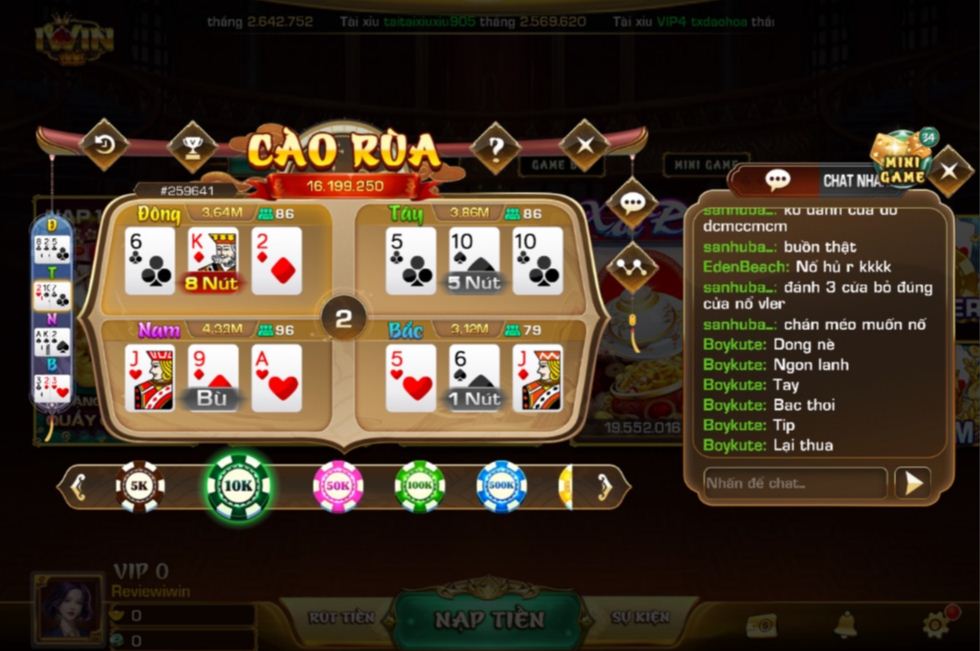
Task: Select the 5K betting chip
Action: pos(140,487)
